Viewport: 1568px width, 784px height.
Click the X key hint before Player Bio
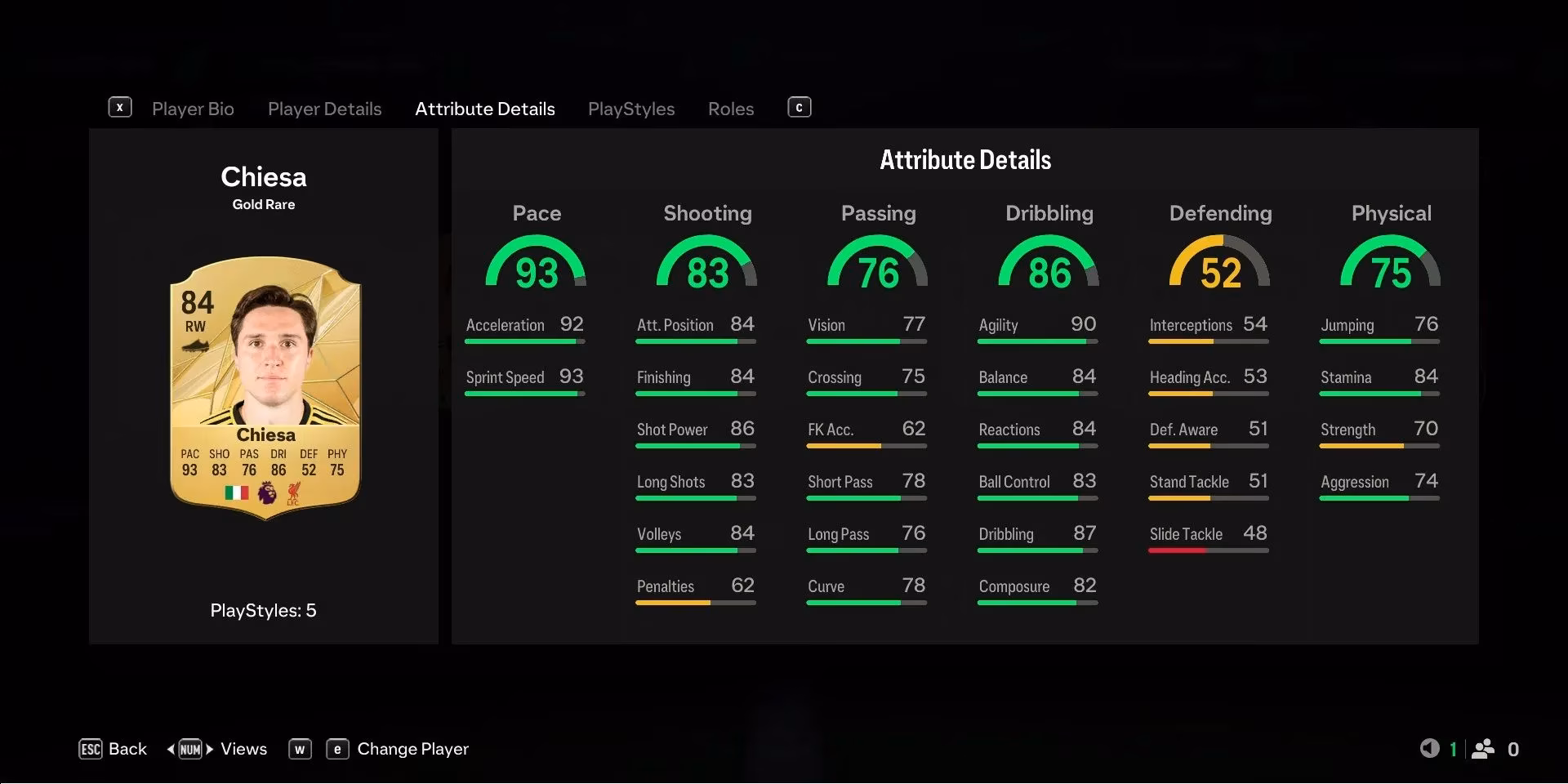[120, 107]
